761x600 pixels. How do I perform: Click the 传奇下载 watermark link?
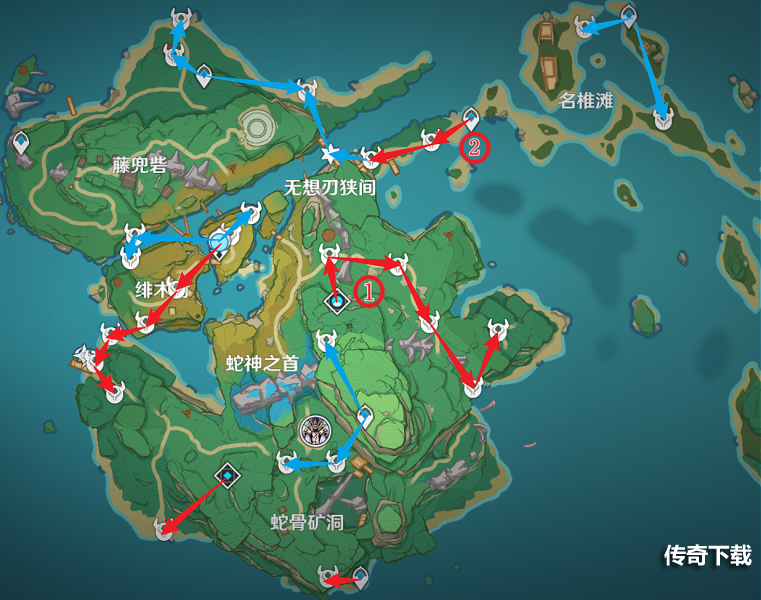click(x=707, y=556)
